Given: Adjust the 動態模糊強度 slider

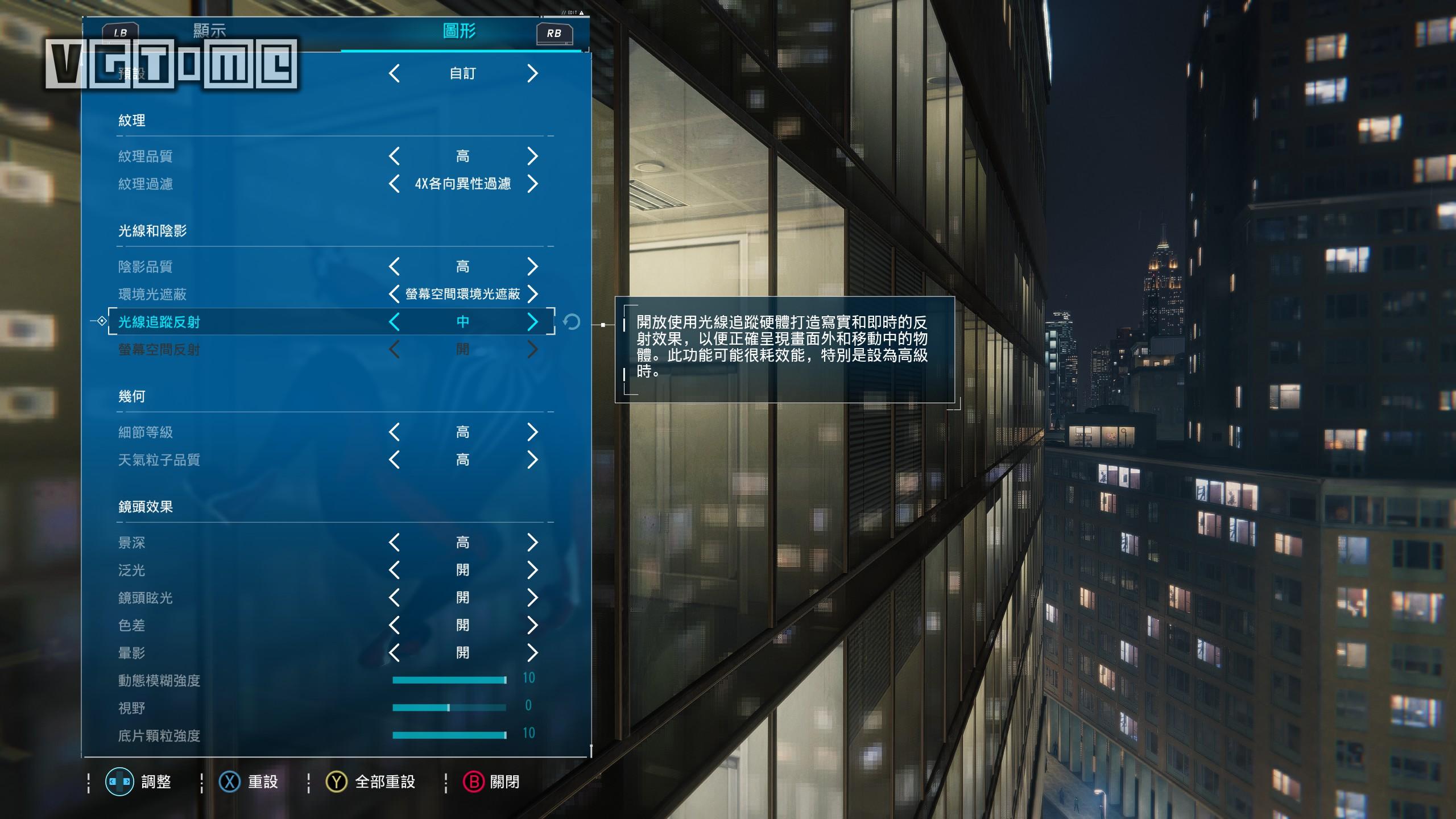Looking at the screenshot, I should (x=449, y=680).
